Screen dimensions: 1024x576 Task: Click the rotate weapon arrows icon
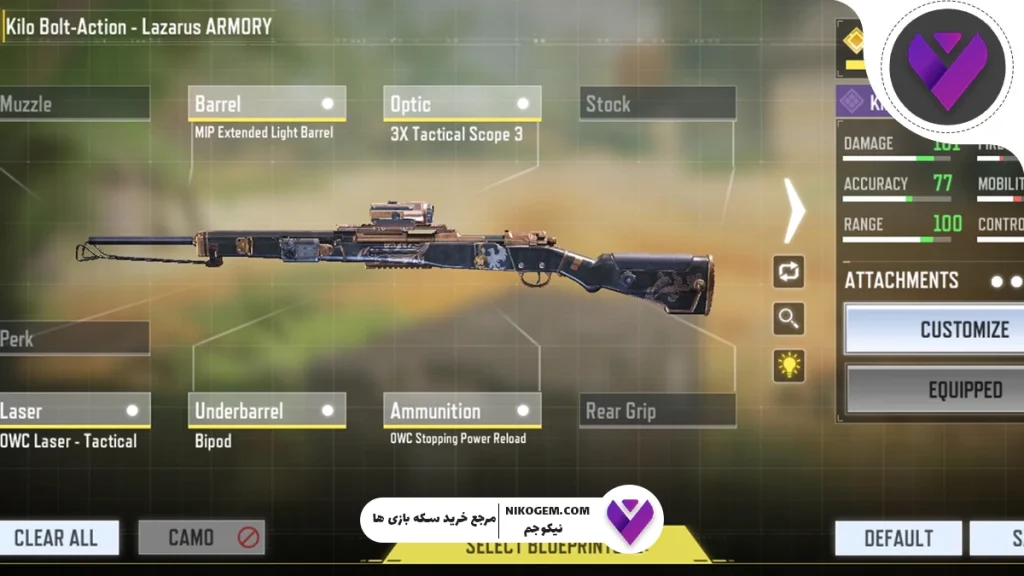[789, 271]
